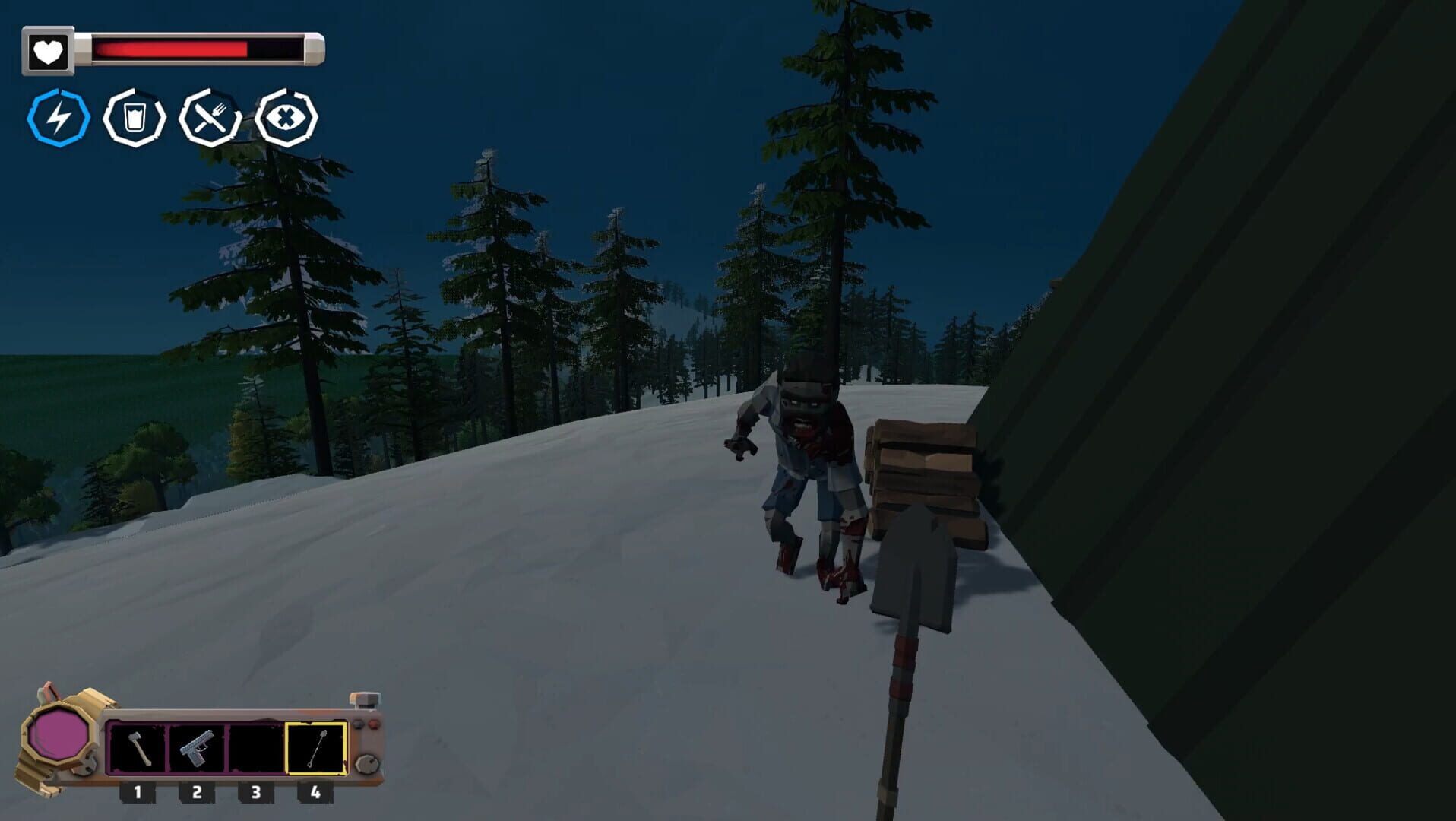Click the thirst glass status icon
Image resolution: width=1456 pixels, height=821 pixels.
tap(135, 117)
